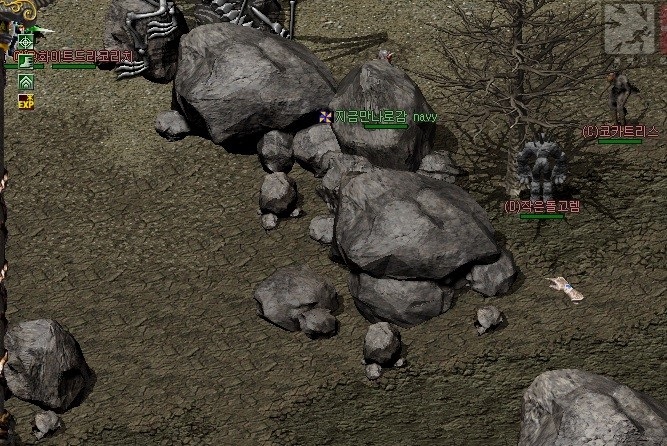The height and width of the screenshot is (446, 667).
Task: Toggle the running figure auto-move button
Action: (x=633, y=28)
